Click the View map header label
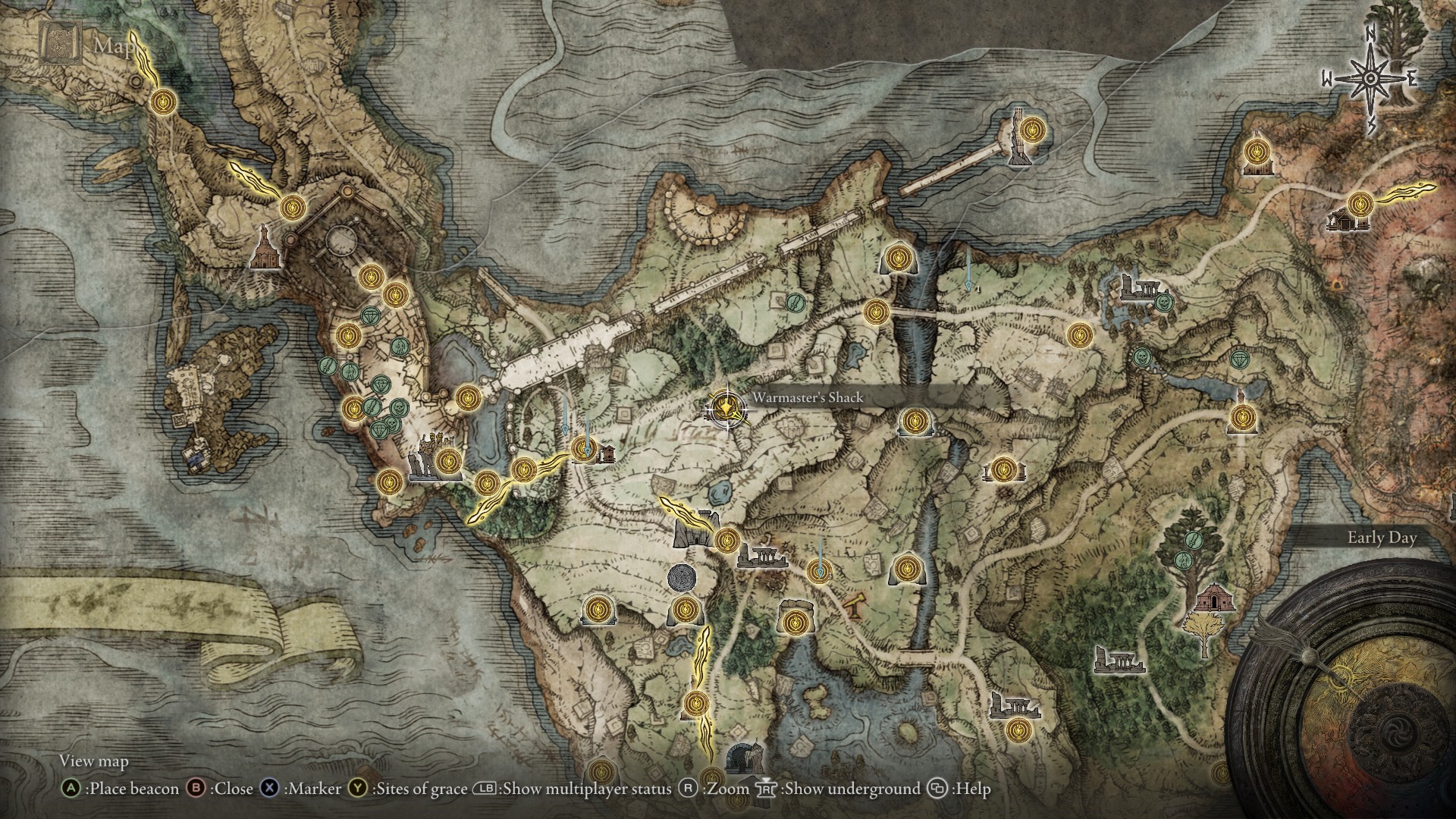This screenshot has height=819, width=1456. 95,761
